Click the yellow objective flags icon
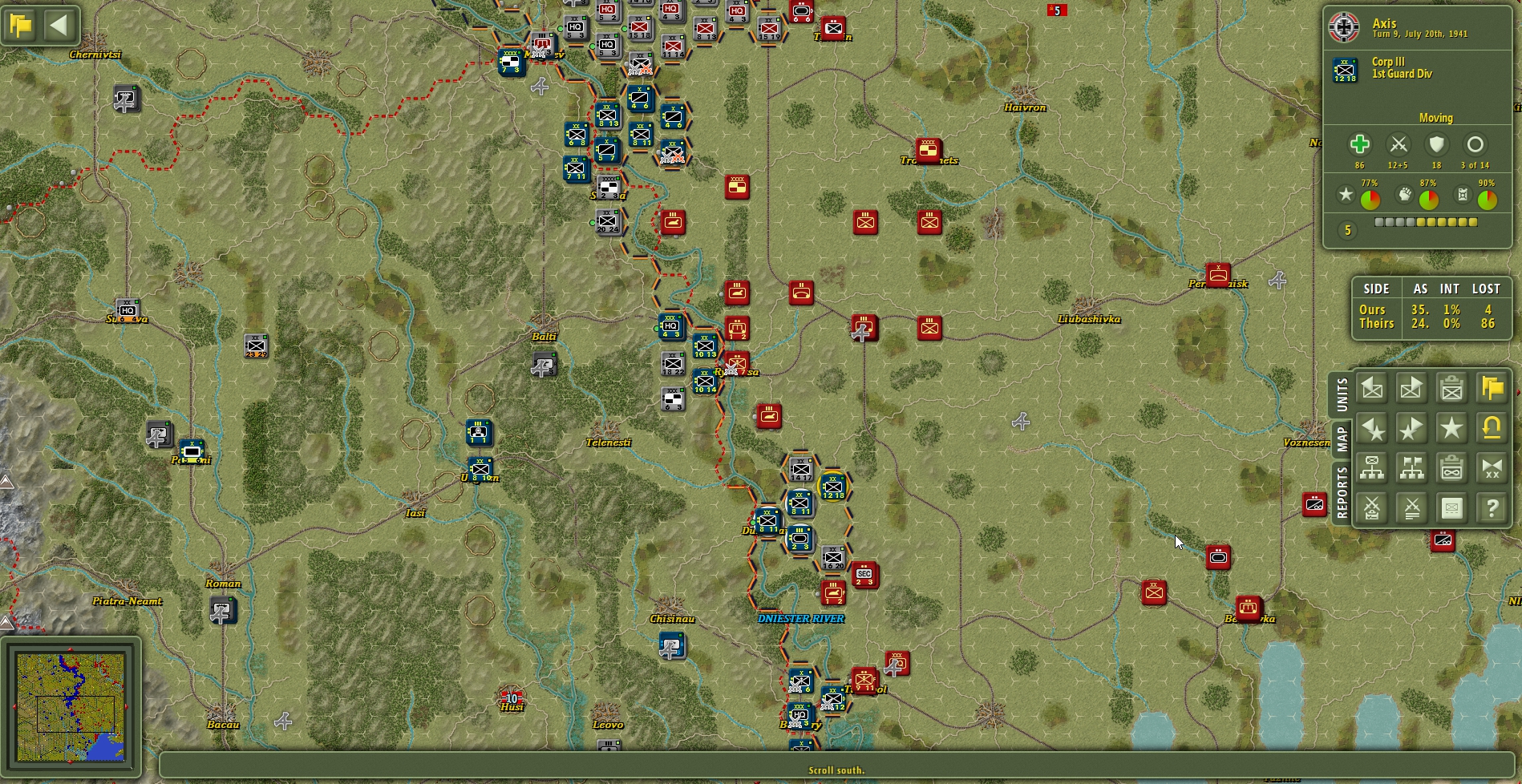Image resolution: width=1522 pixels, height=784 pixels. (x=1491, y=389)
